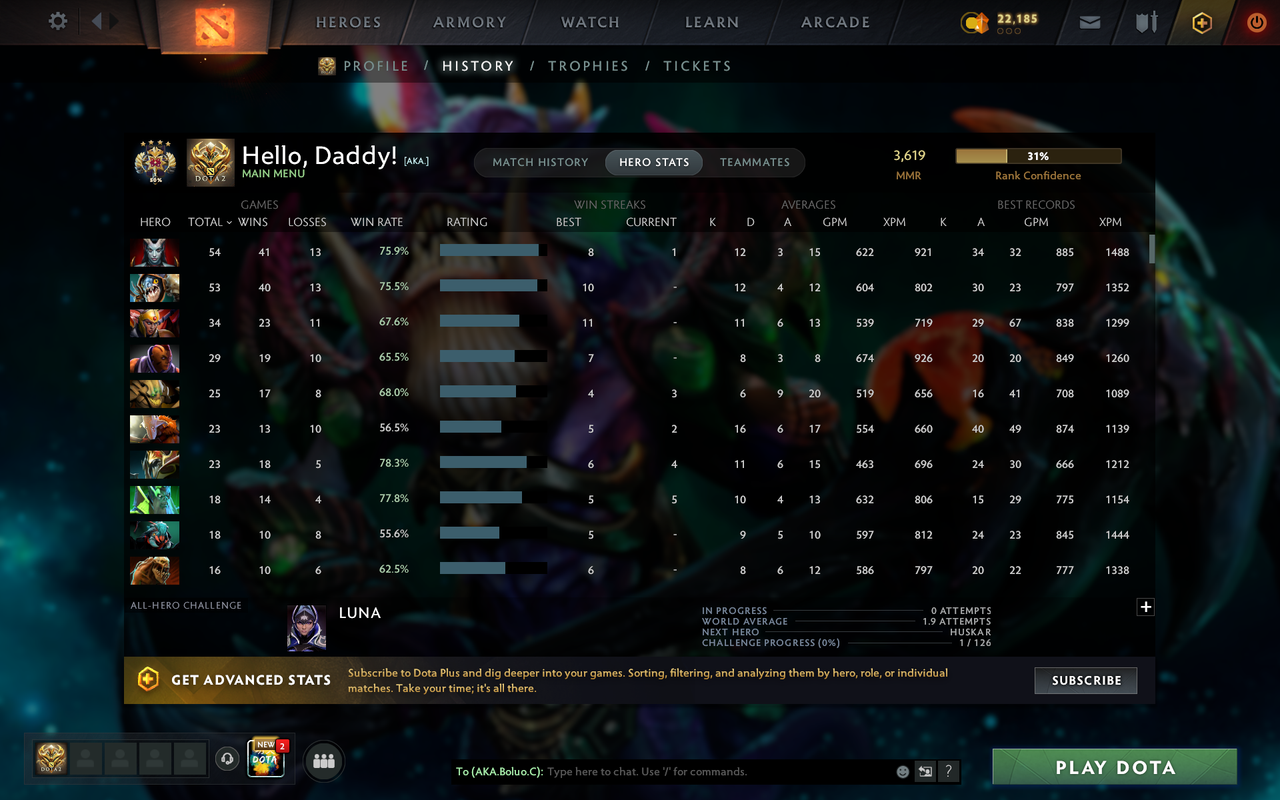This screenshot has width=1280, height=800.
Task: Click the Rank Confidence progress bar
Action: pos(1039,156)
